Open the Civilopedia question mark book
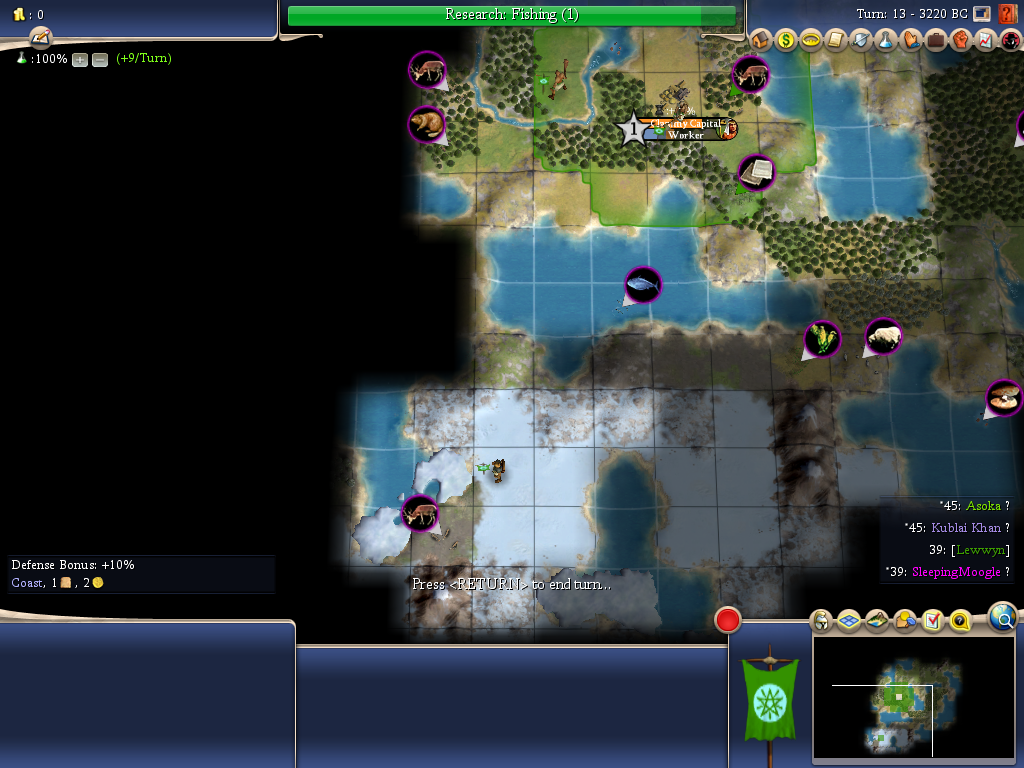 point(1008,14)
